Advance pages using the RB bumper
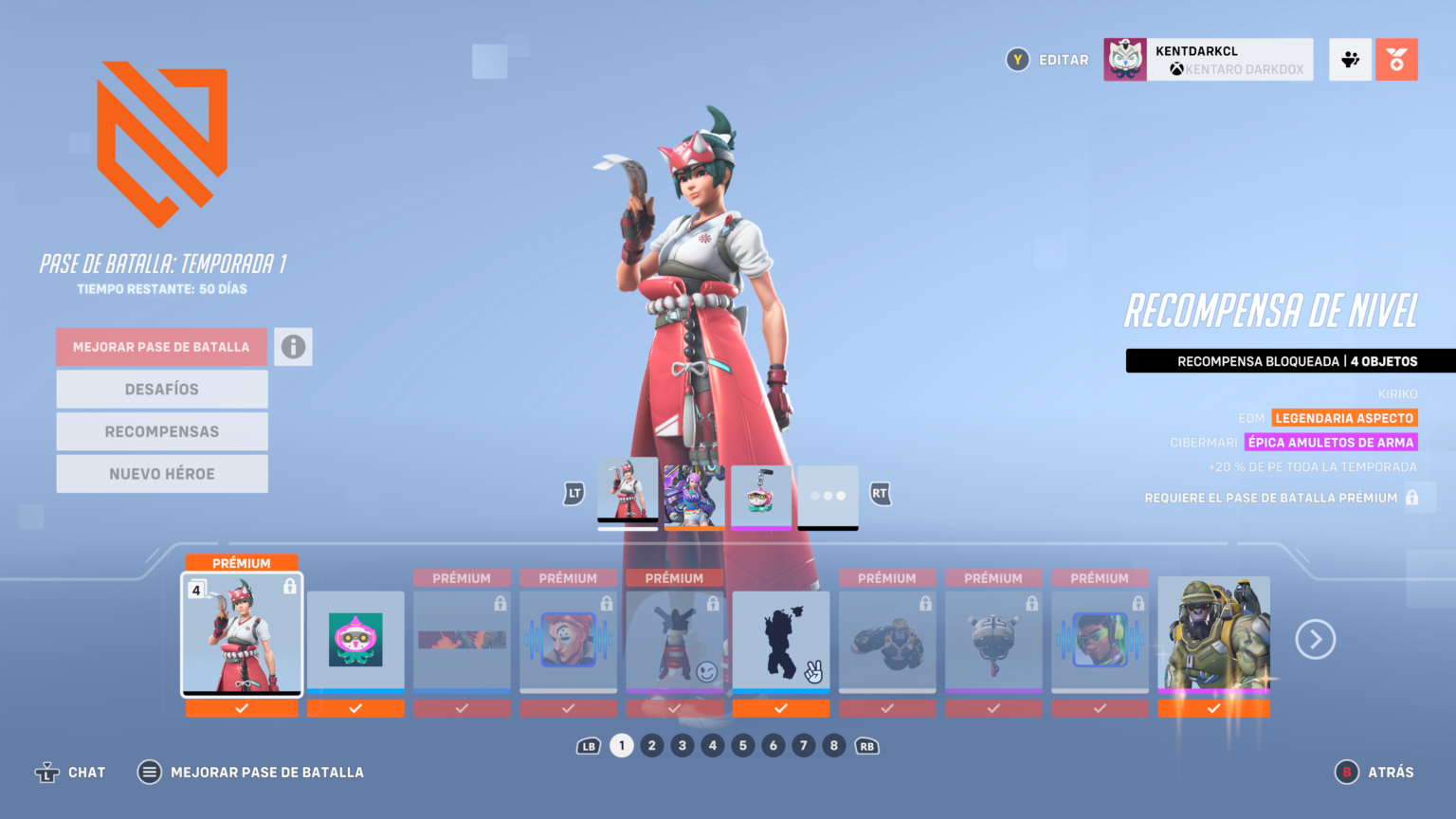 (865, 746)
